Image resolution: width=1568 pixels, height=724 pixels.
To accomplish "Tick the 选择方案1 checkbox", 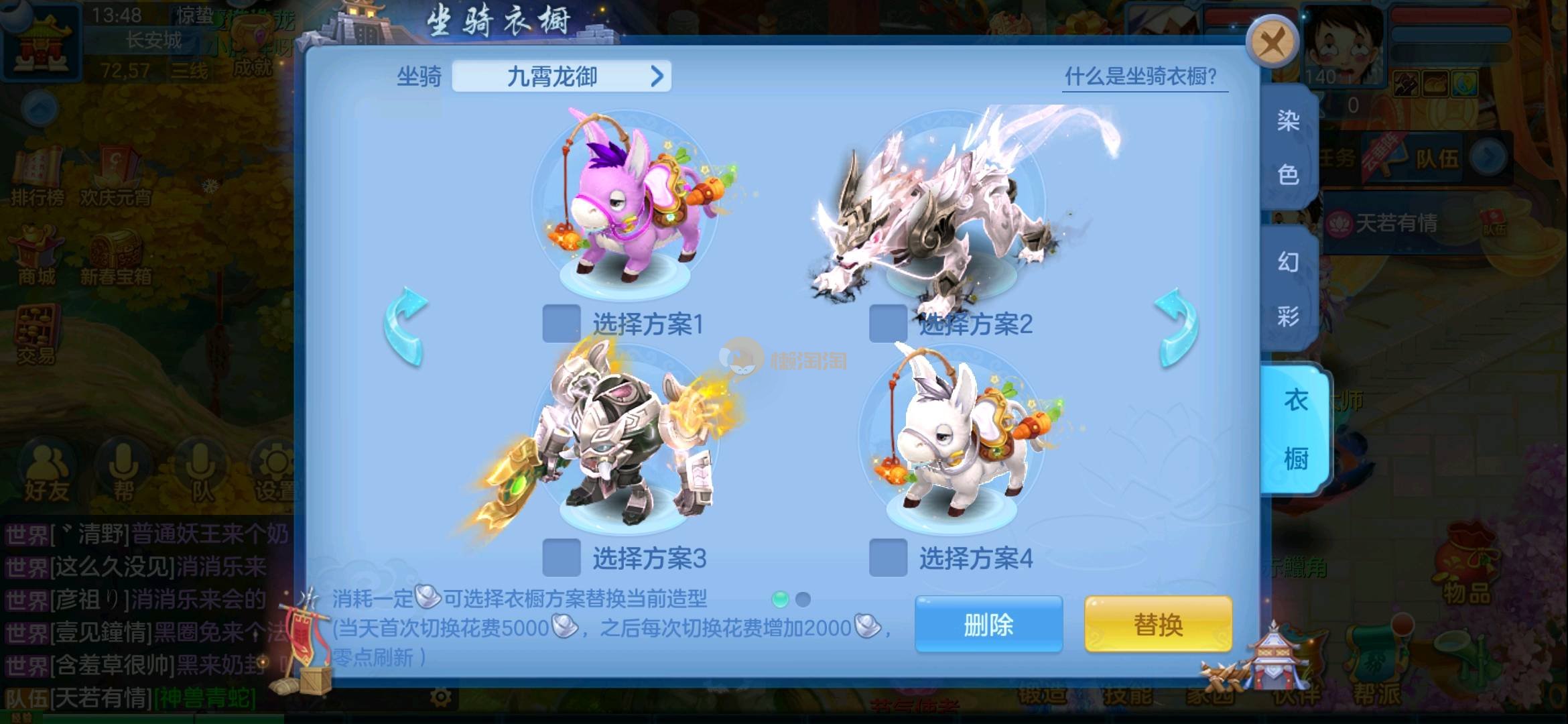I will [561, 324].
